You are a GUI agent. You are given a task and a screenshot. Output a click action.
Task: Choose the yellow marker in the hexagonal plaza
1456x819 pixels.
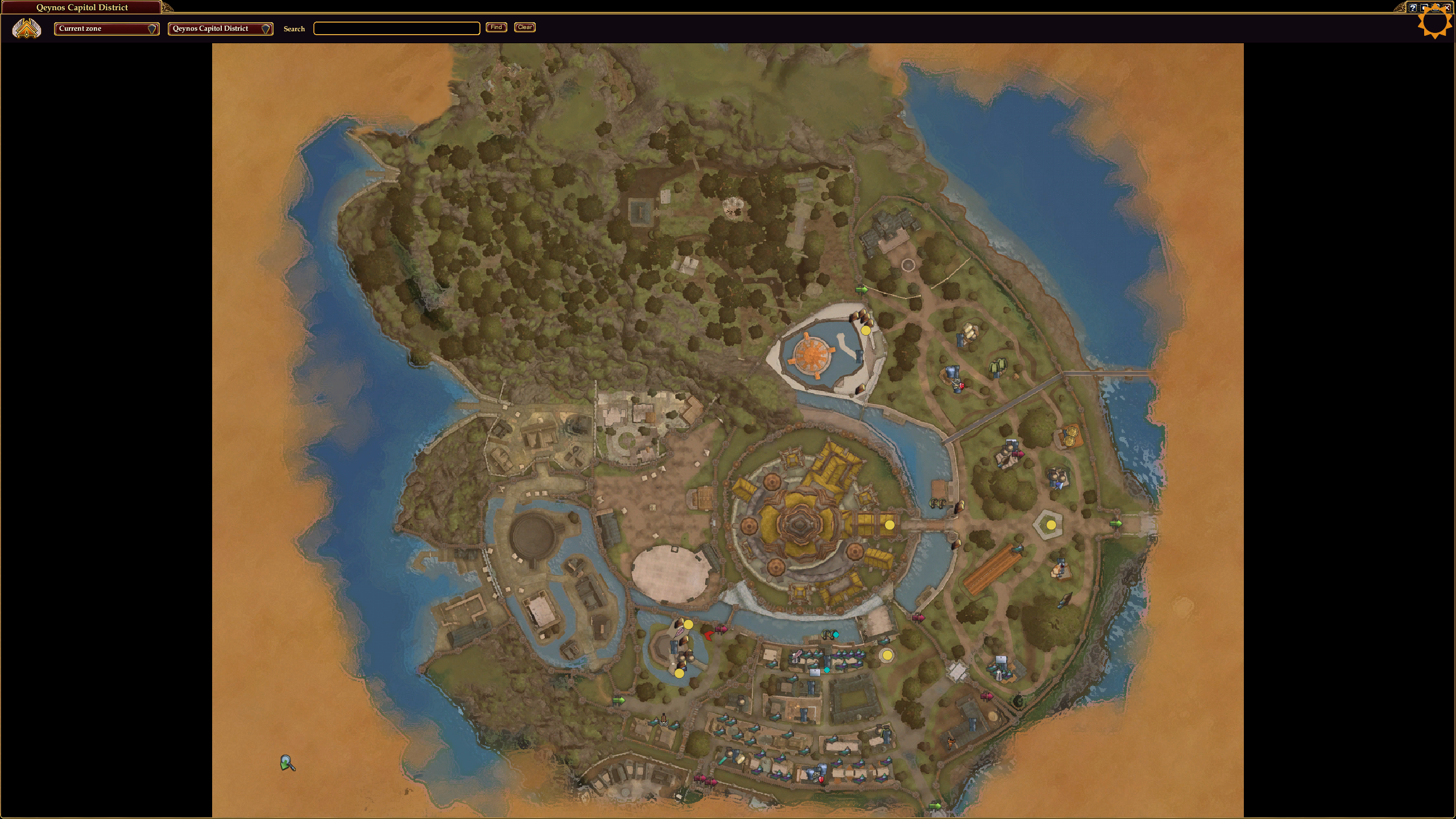(x=1051, y=525)
